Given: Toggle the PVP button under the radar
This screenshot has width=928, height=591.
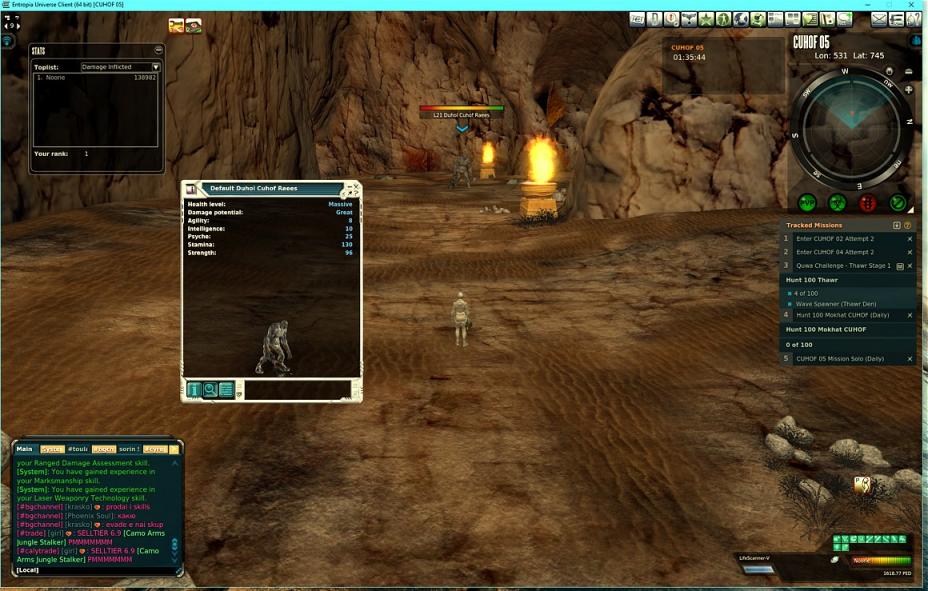Looking at the screenshot, I should pos(807,203).
